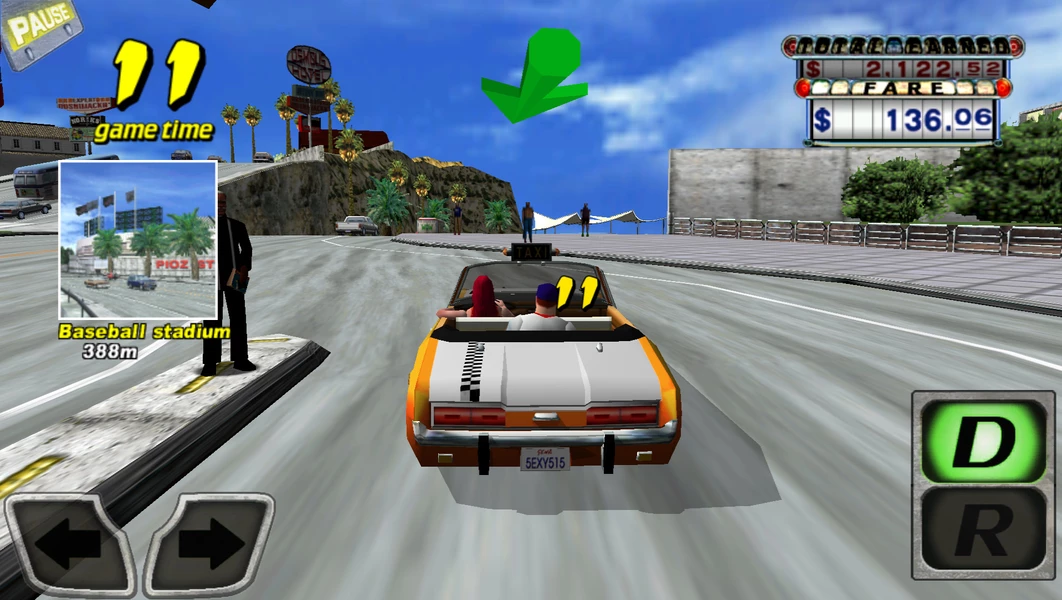1062x600 pixels.
Task: Click the Baseball stadium destination picture
Action: tap(138, 240)
